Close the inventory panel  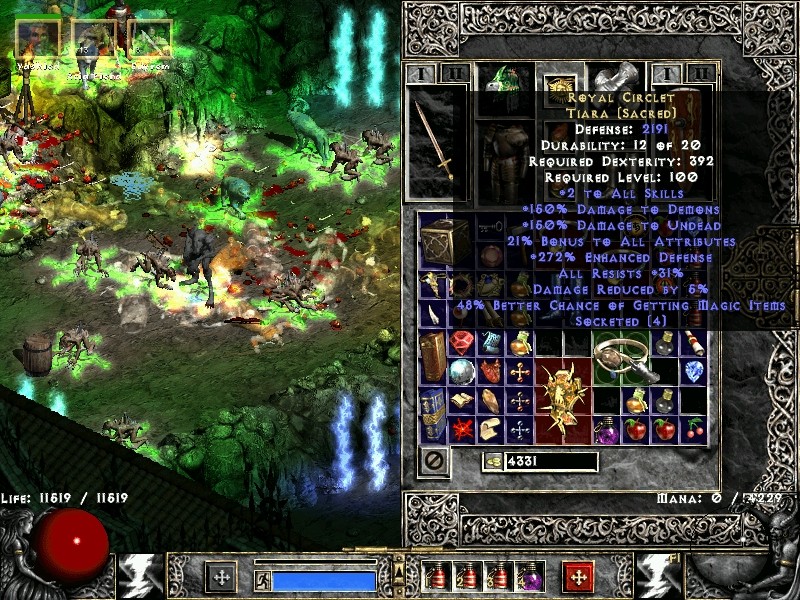pyautogui.click(x=434, y=461)
